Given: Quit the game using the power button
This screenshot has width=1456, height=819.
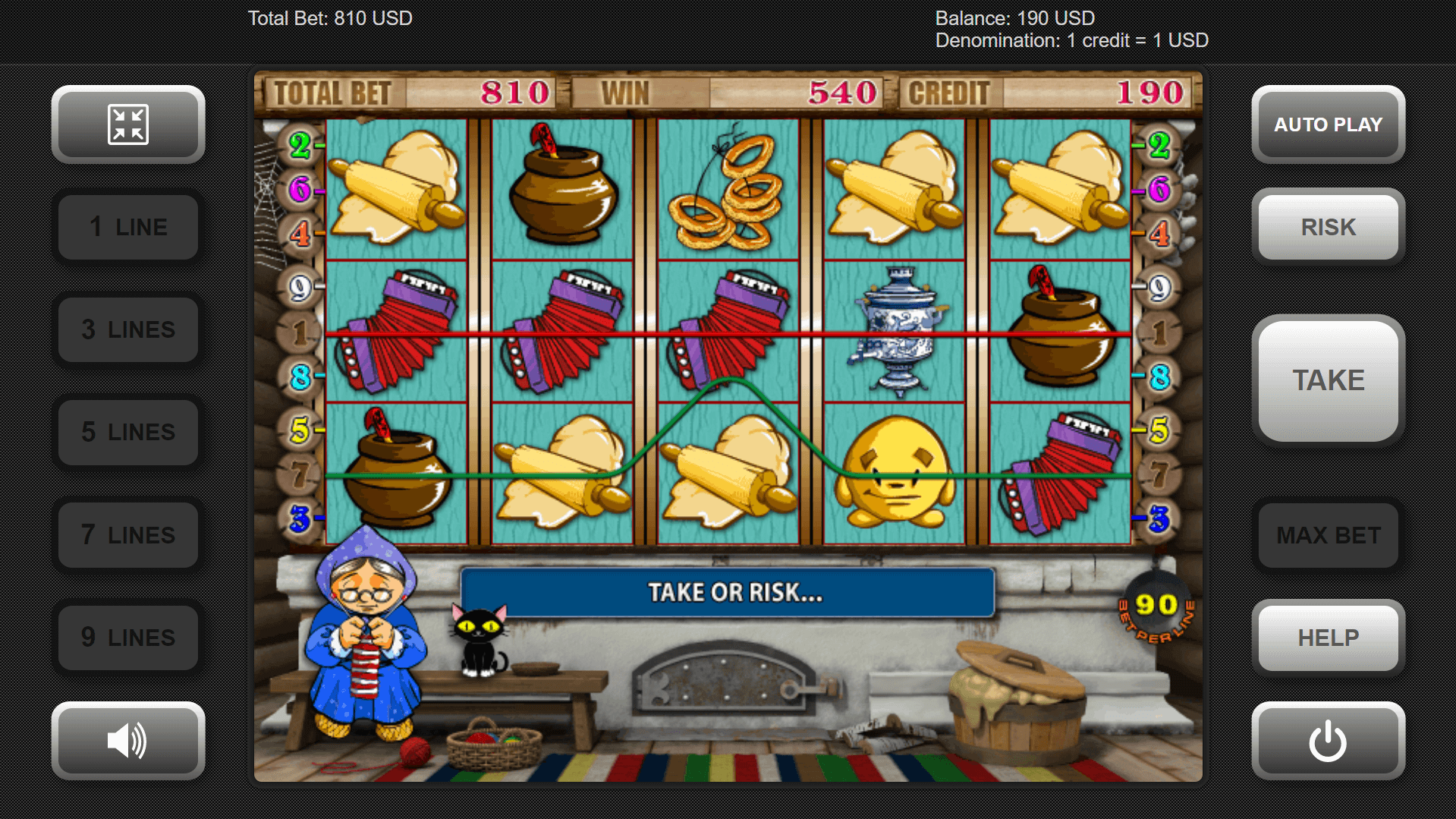Looking at the screenshot, I should coord(1328,740).
